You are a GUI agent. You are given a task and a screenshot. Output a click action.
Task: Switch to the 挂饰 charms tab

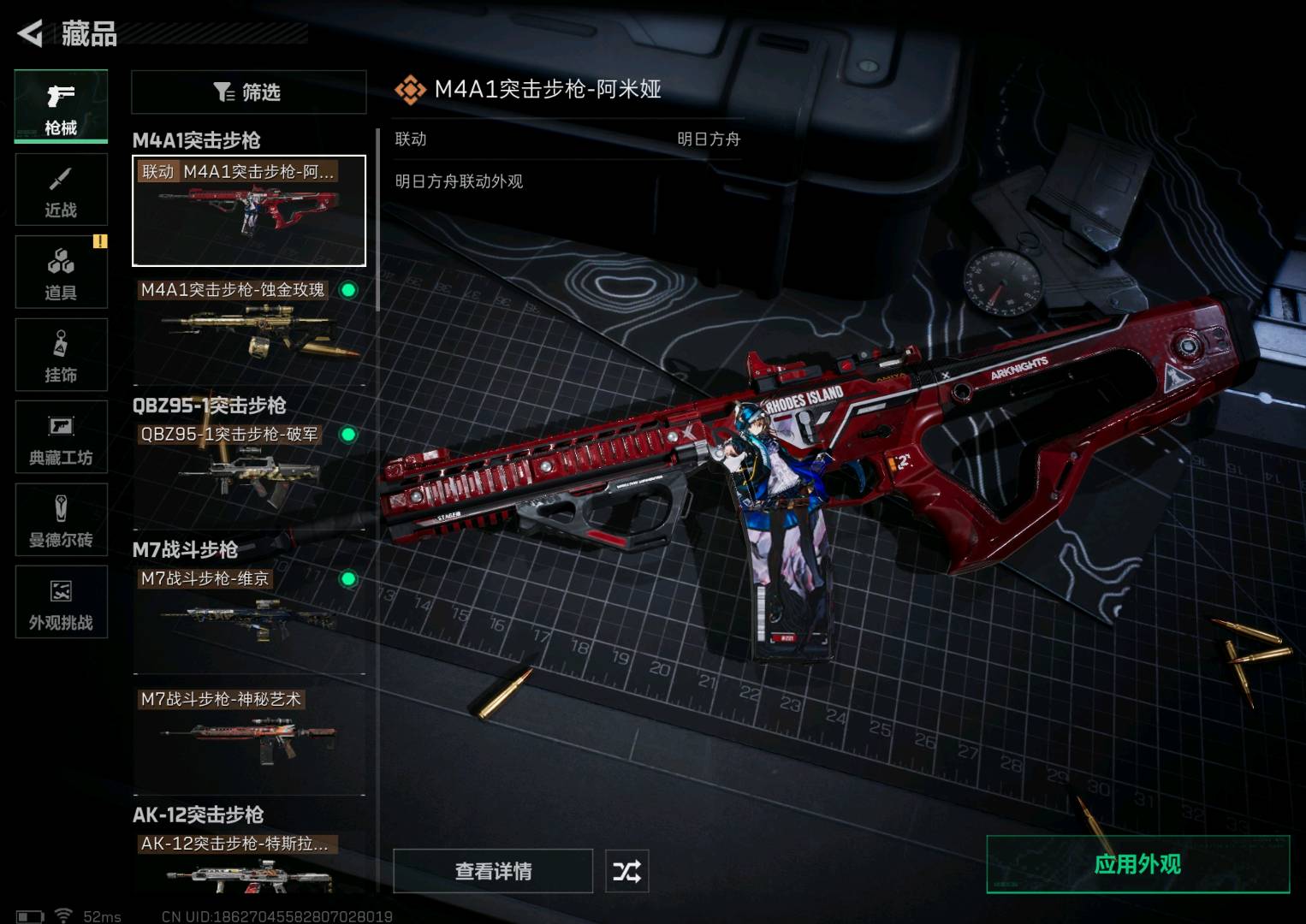[x=61, y=354]
